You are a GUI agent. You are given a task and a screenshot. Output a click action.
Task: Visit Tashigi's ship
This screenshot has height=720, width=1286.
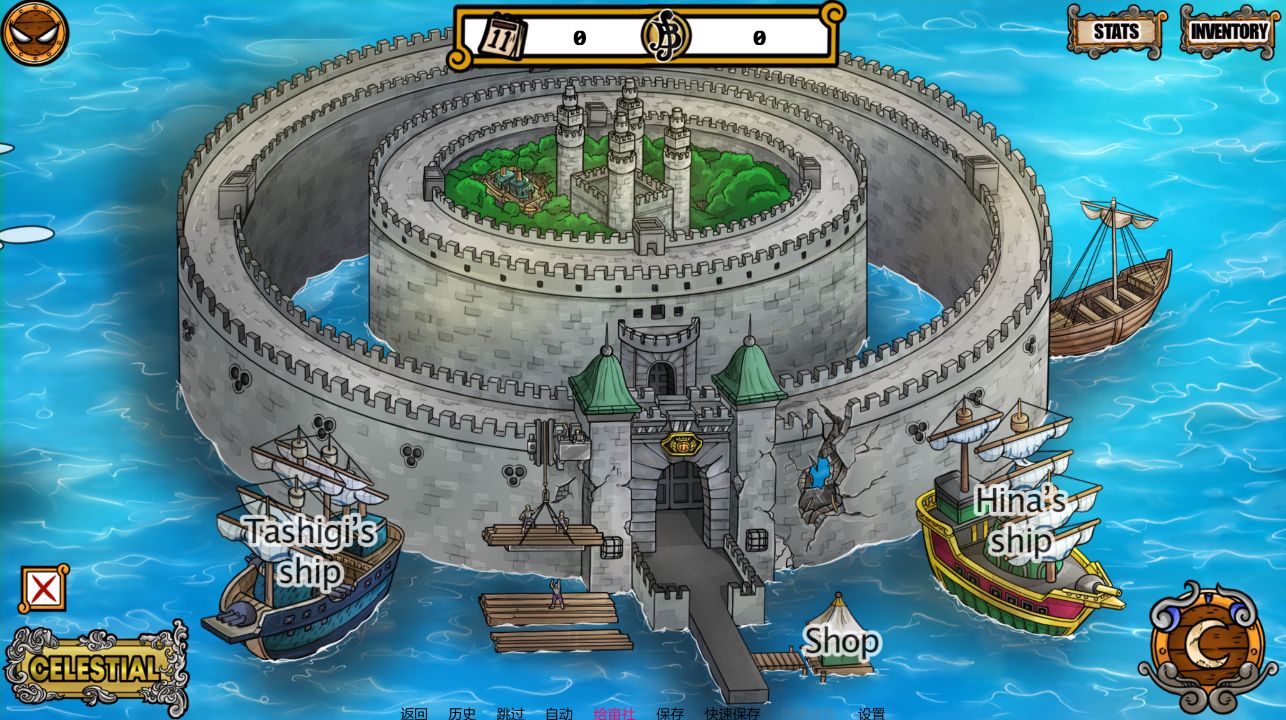click(x=310, y=550)
